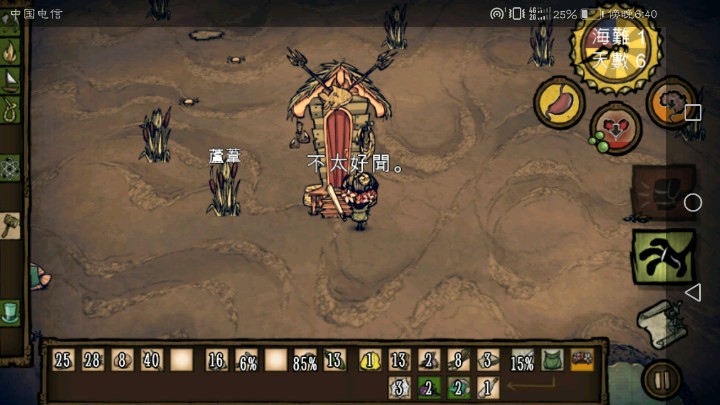Select the top hat dress crafting tab
The image size is (720, 405).
click(11, 312)
